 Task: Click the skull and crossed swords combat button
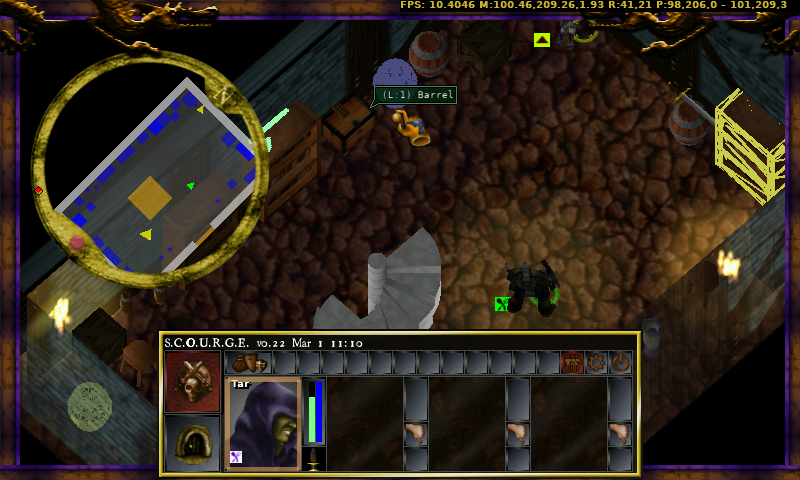pos(193,379)
